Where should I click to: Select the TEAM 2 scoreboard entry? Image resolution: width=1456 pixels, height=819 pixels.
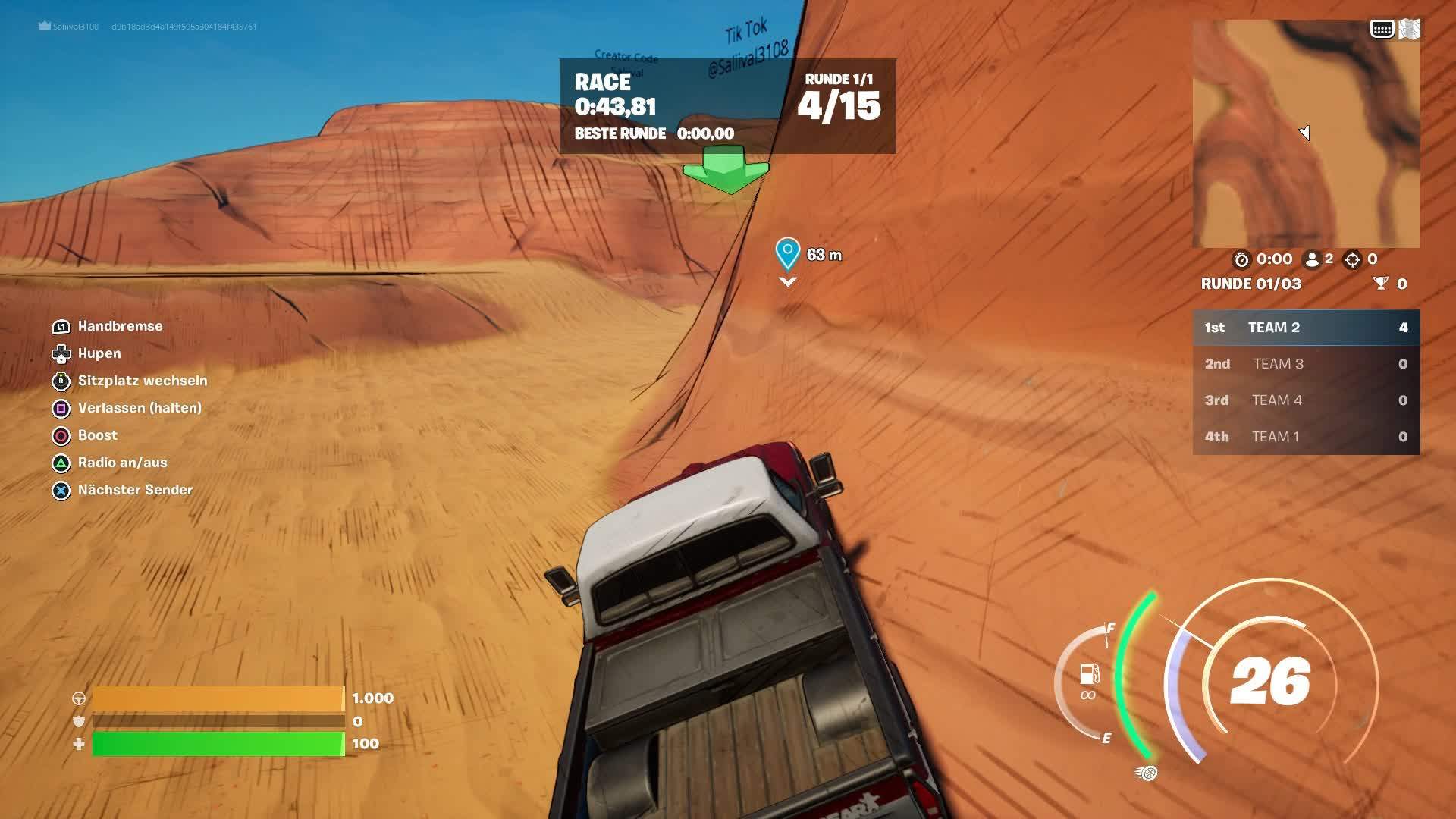[x=1306, y=327]
